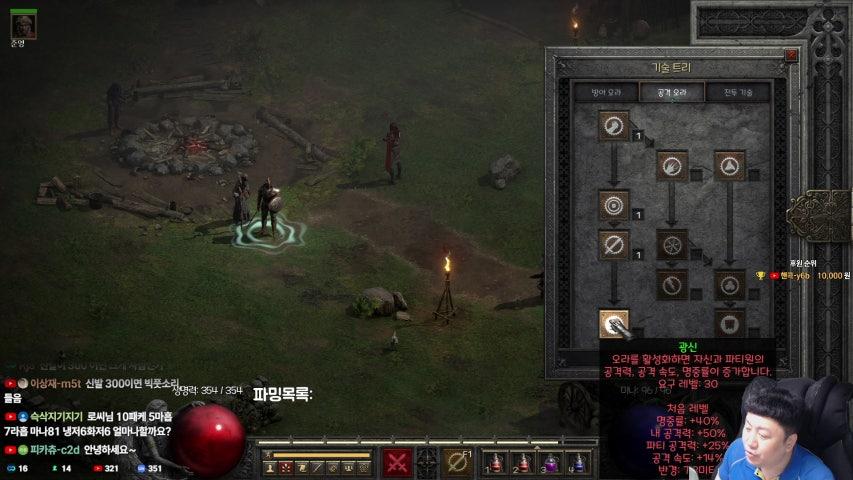Select the Offensive Auras tab
Image resolution: width=853 pixels, height=480 pixels.
tap(671, 92)
